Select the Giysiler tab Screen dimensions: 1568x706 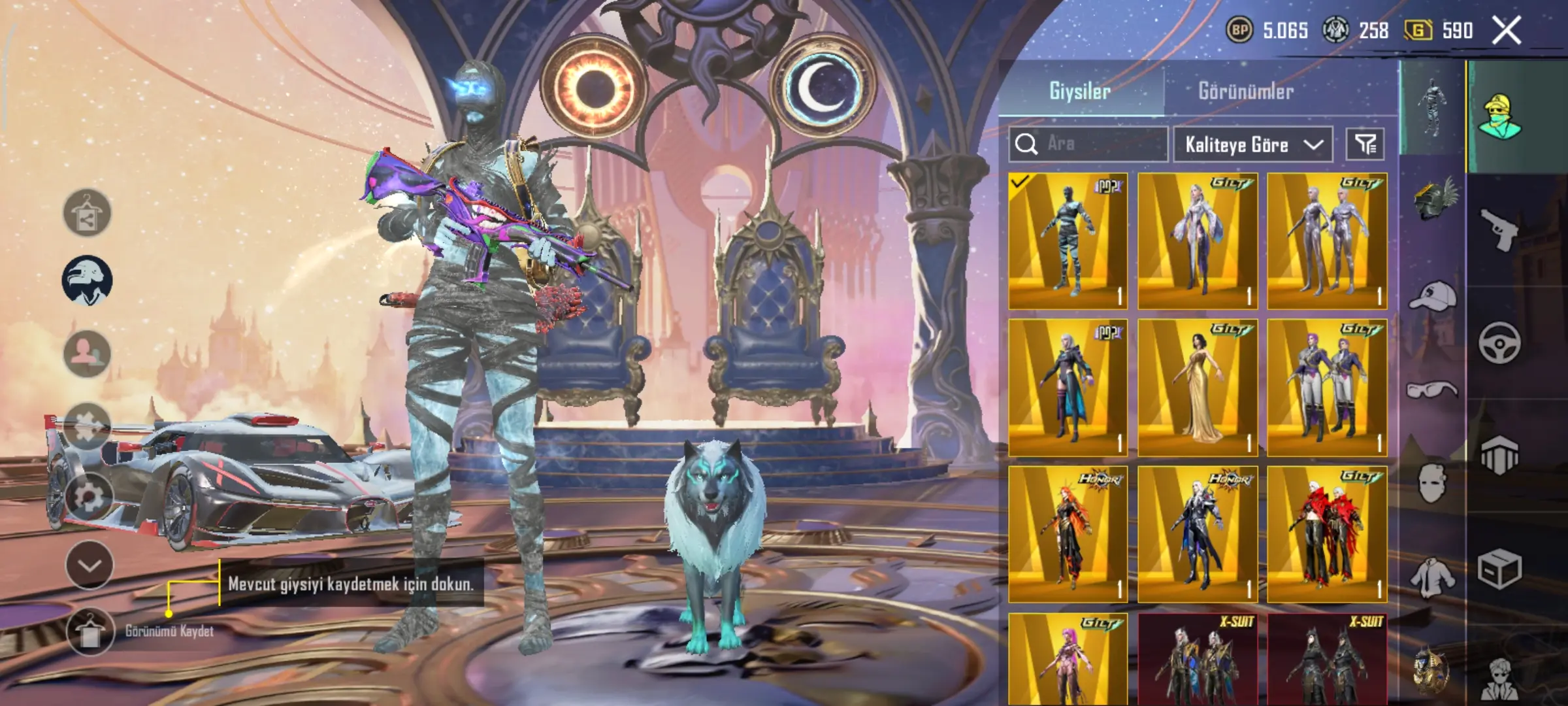click(x=1079, y=91)
